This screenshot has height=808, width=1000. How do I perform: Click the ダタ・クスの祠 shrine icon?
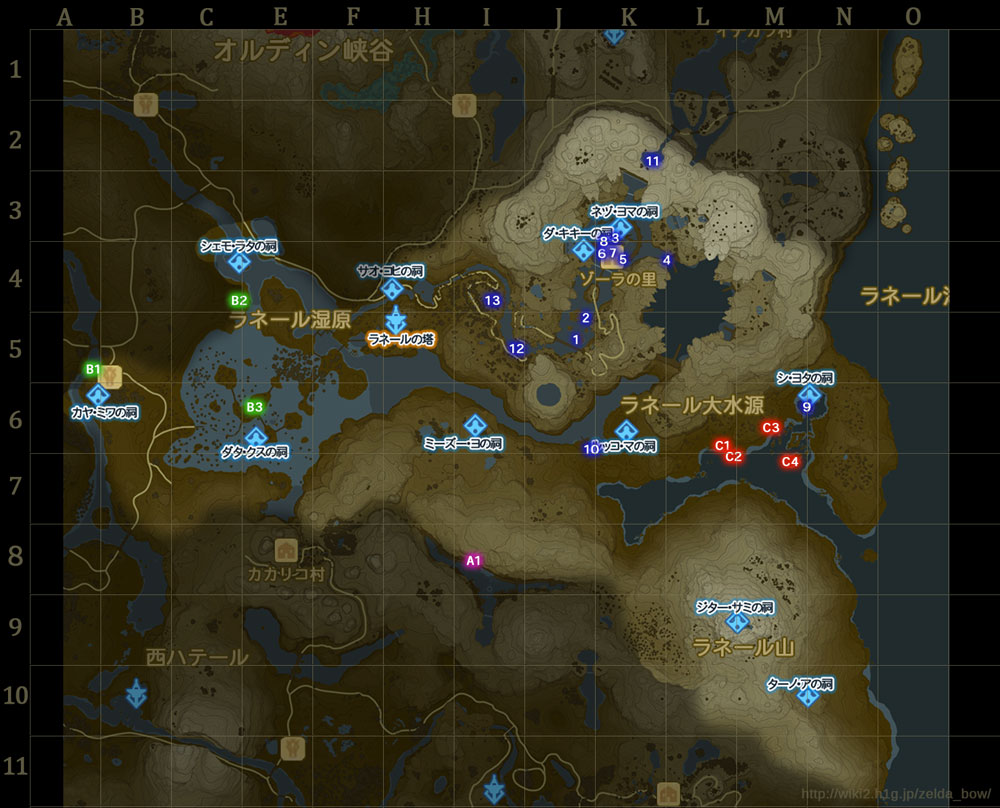(x=256, y=437)
